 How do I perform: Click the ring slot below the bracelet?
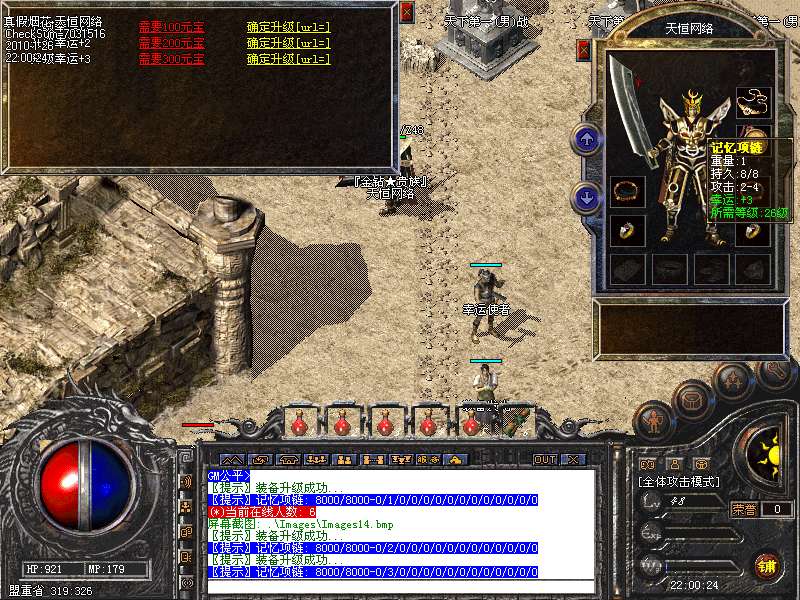point(627,229)
